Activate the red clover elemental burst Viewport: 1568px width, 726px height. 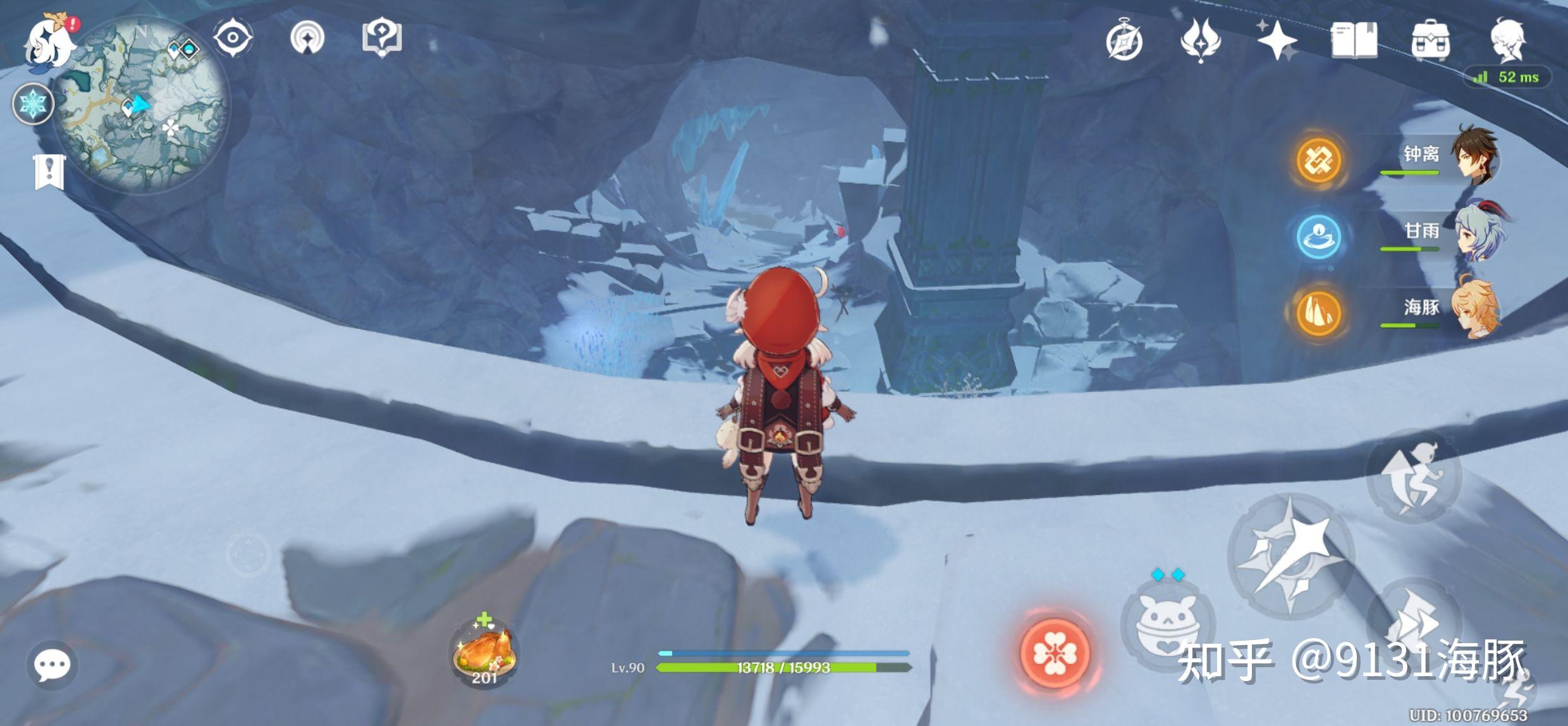pos(1055,654)
